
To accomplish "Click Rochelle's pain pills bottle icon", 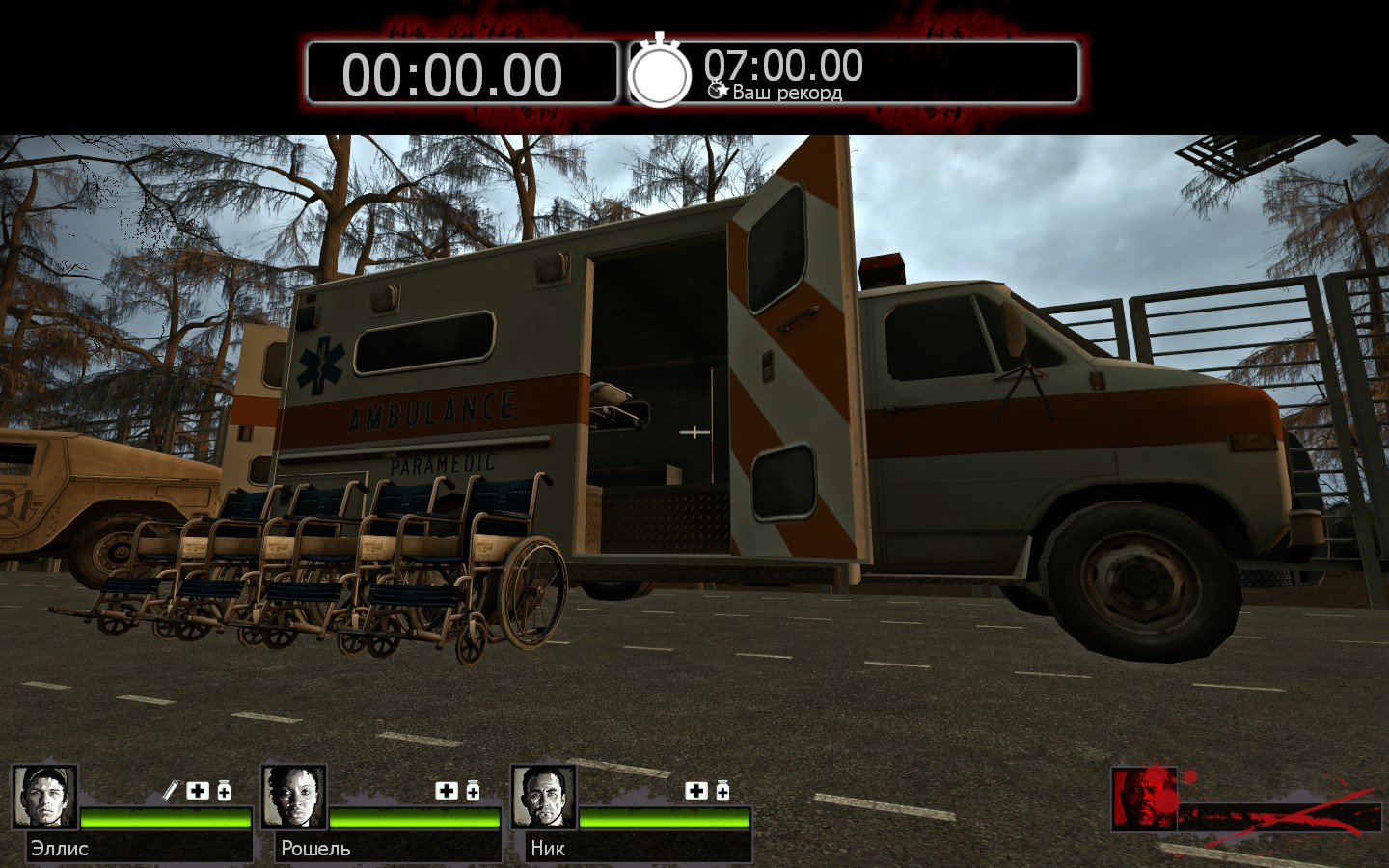I will 473,791.
